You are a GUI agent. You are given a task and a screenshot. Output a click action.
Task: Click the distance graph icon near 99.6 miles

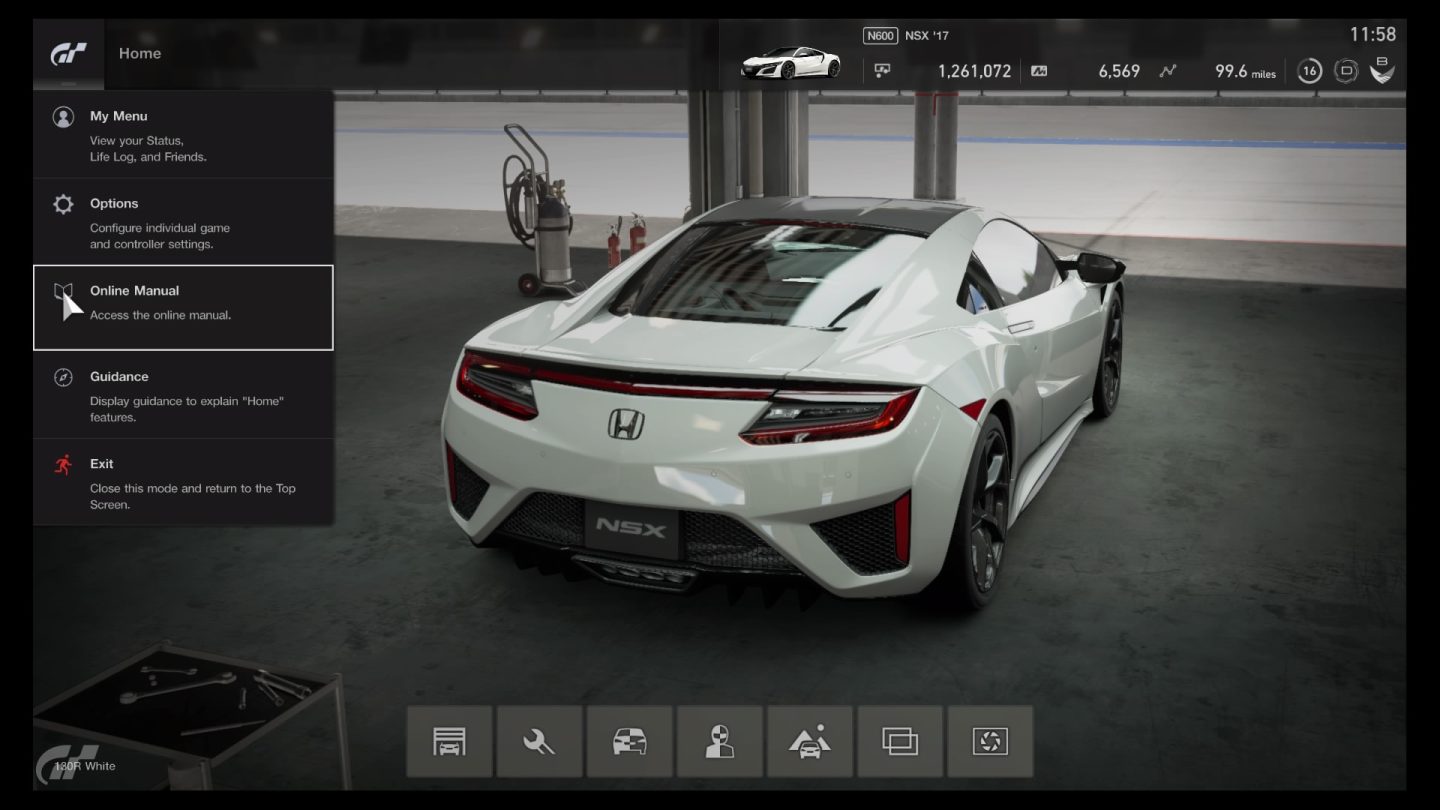(1166, 71)
